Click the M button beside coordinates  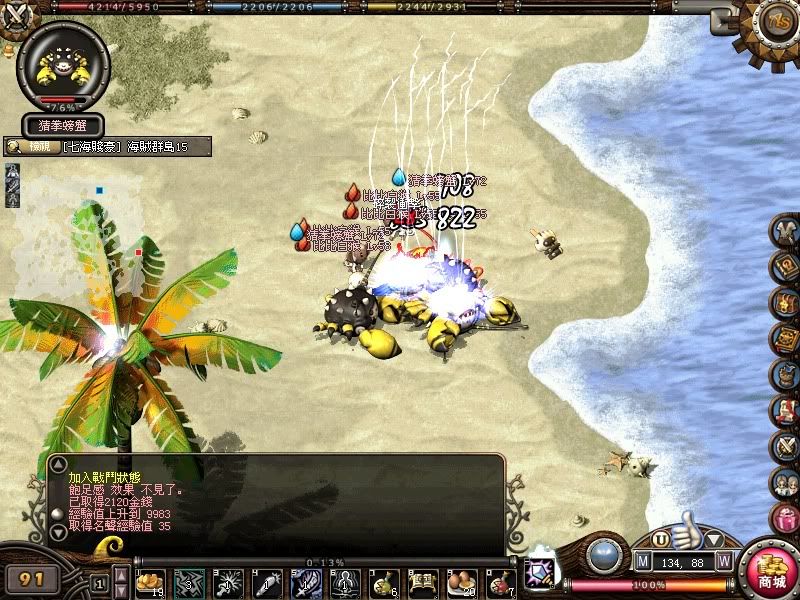(x=641, y=562)
